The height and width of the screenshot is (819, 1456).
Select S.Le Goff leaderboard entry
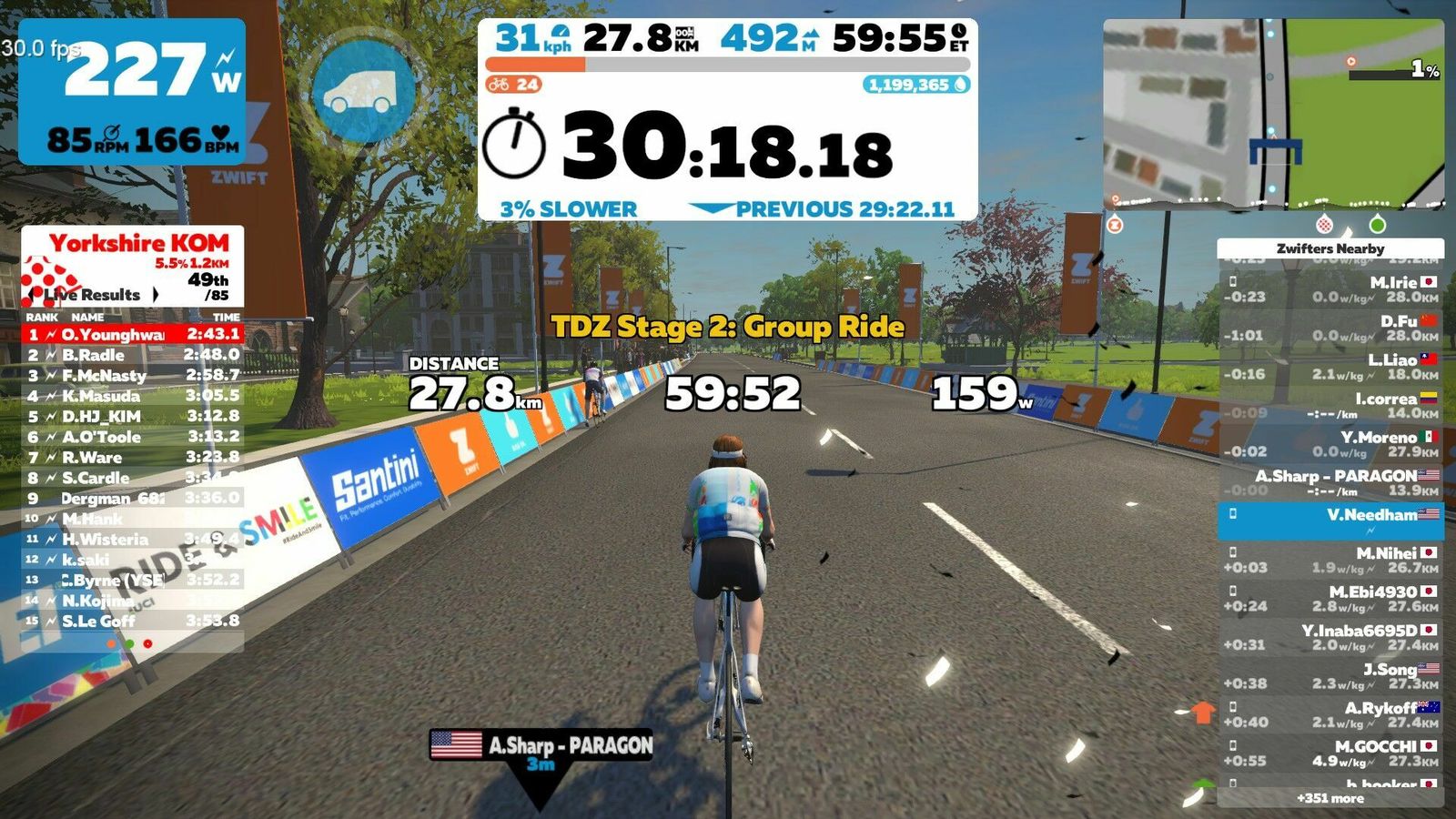click(132, 621)
